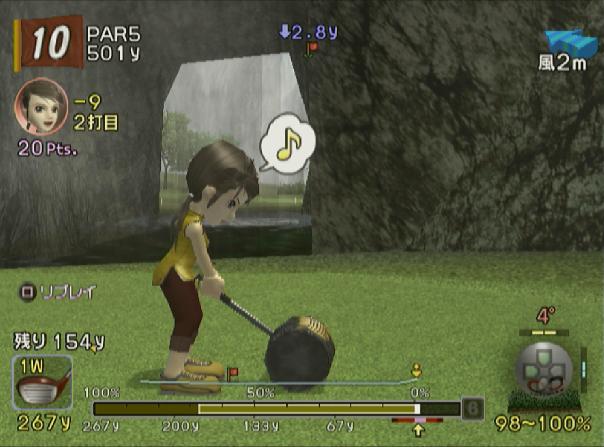Image resolution: width=604 pixels, height=447 pixels.
Task: Select the 1W driver club icon
Action: pyautogui.click(x=44, y=381)
